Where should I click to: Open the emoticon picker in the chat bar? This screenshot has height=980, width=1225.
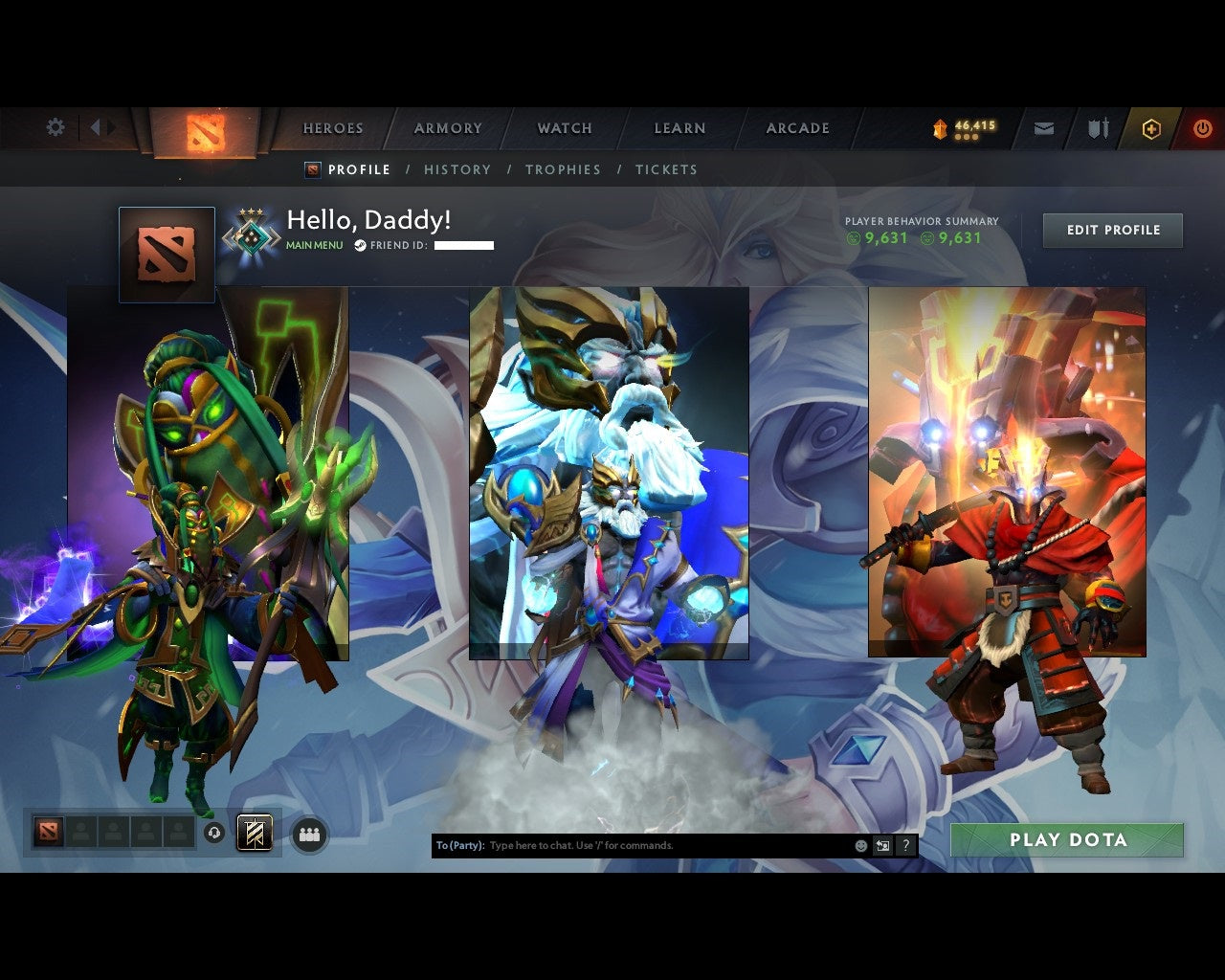coord(860,846)
